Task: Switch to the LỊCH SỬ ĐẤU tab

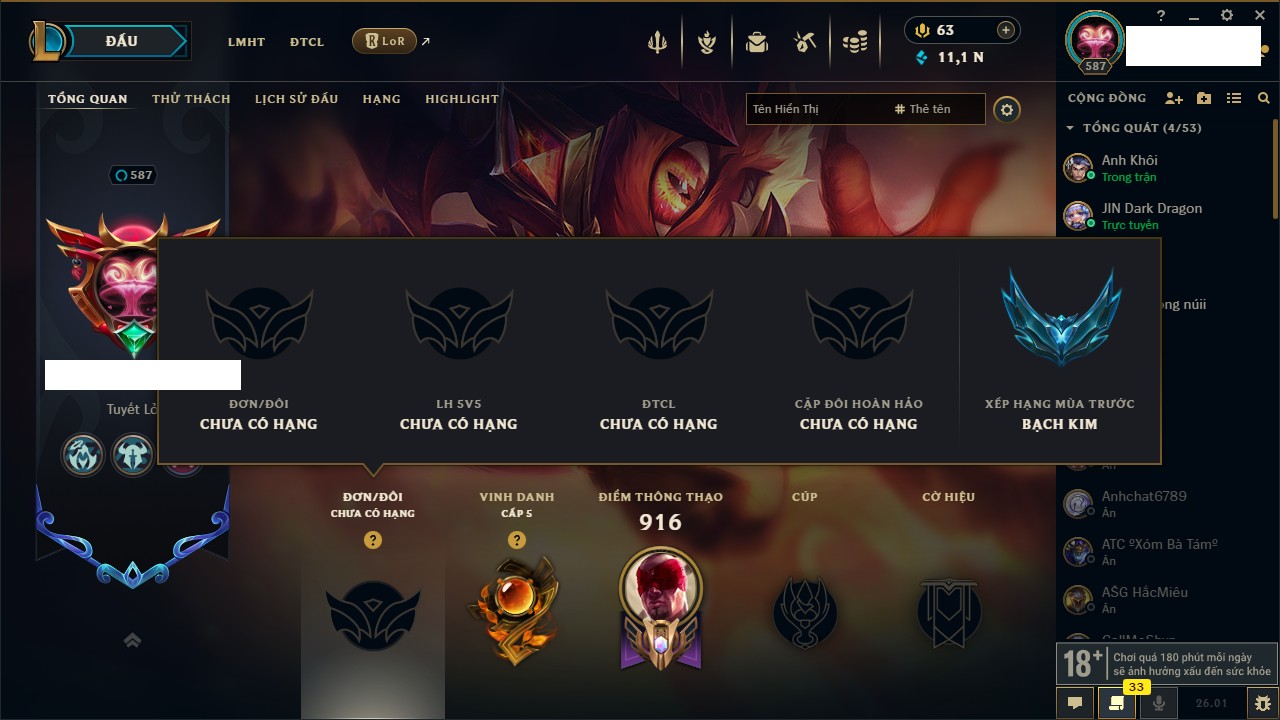Action: [296, 99]
